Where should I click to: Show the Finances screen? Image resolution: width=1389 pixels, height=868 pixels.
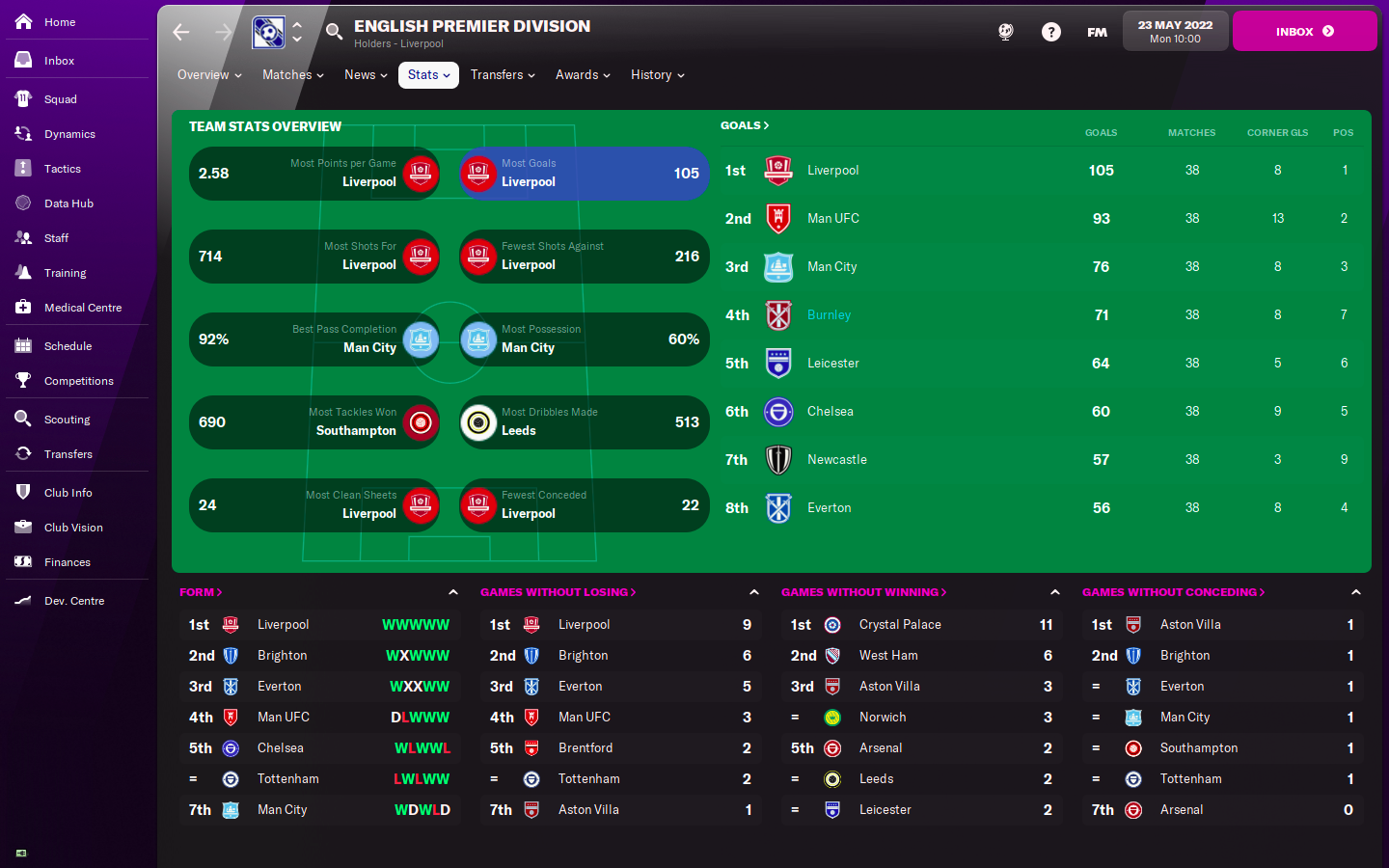(x=67, y=562)
